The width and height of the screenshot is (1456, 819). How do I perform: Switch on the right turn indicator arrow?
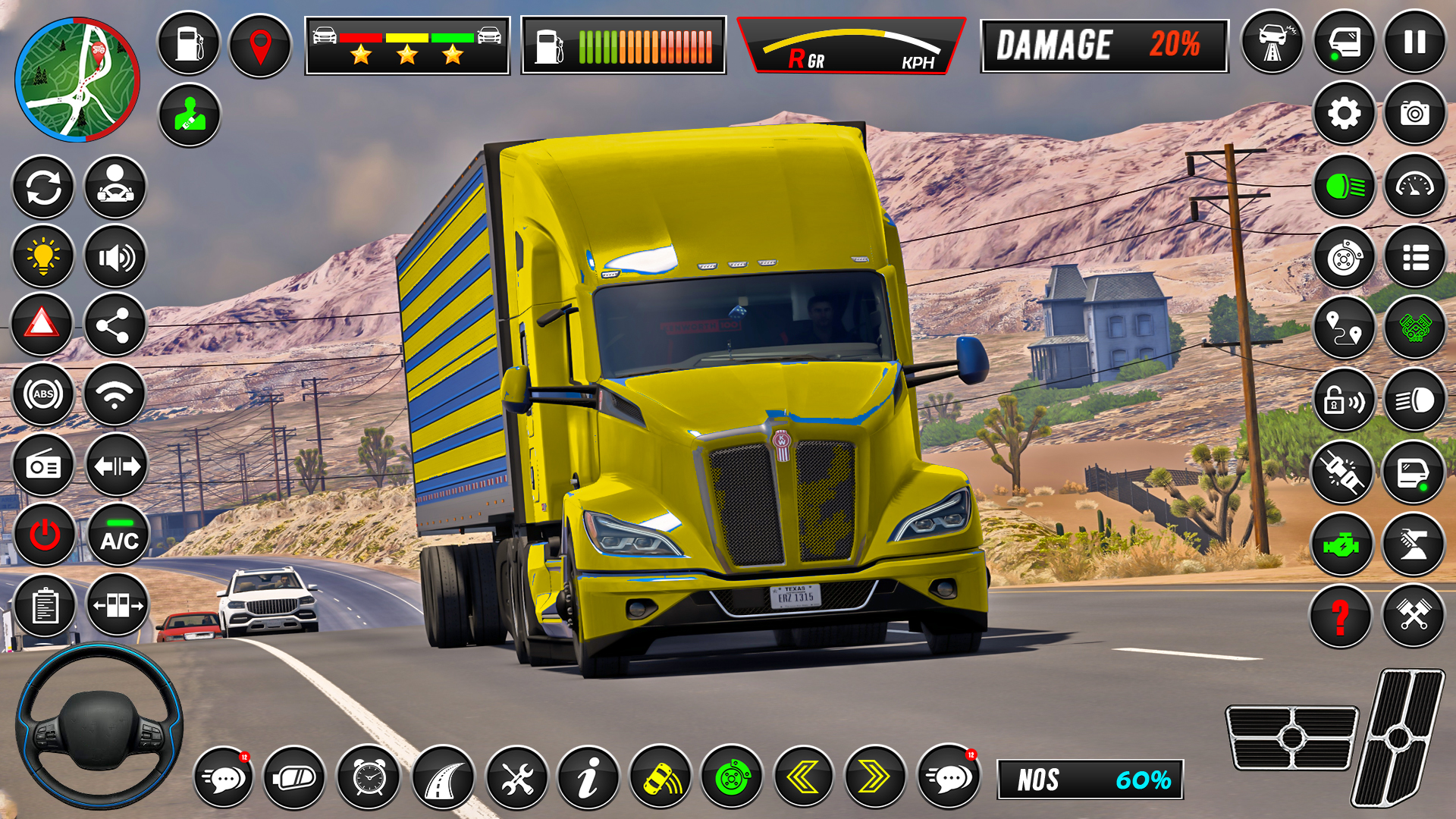pos(875,777)
